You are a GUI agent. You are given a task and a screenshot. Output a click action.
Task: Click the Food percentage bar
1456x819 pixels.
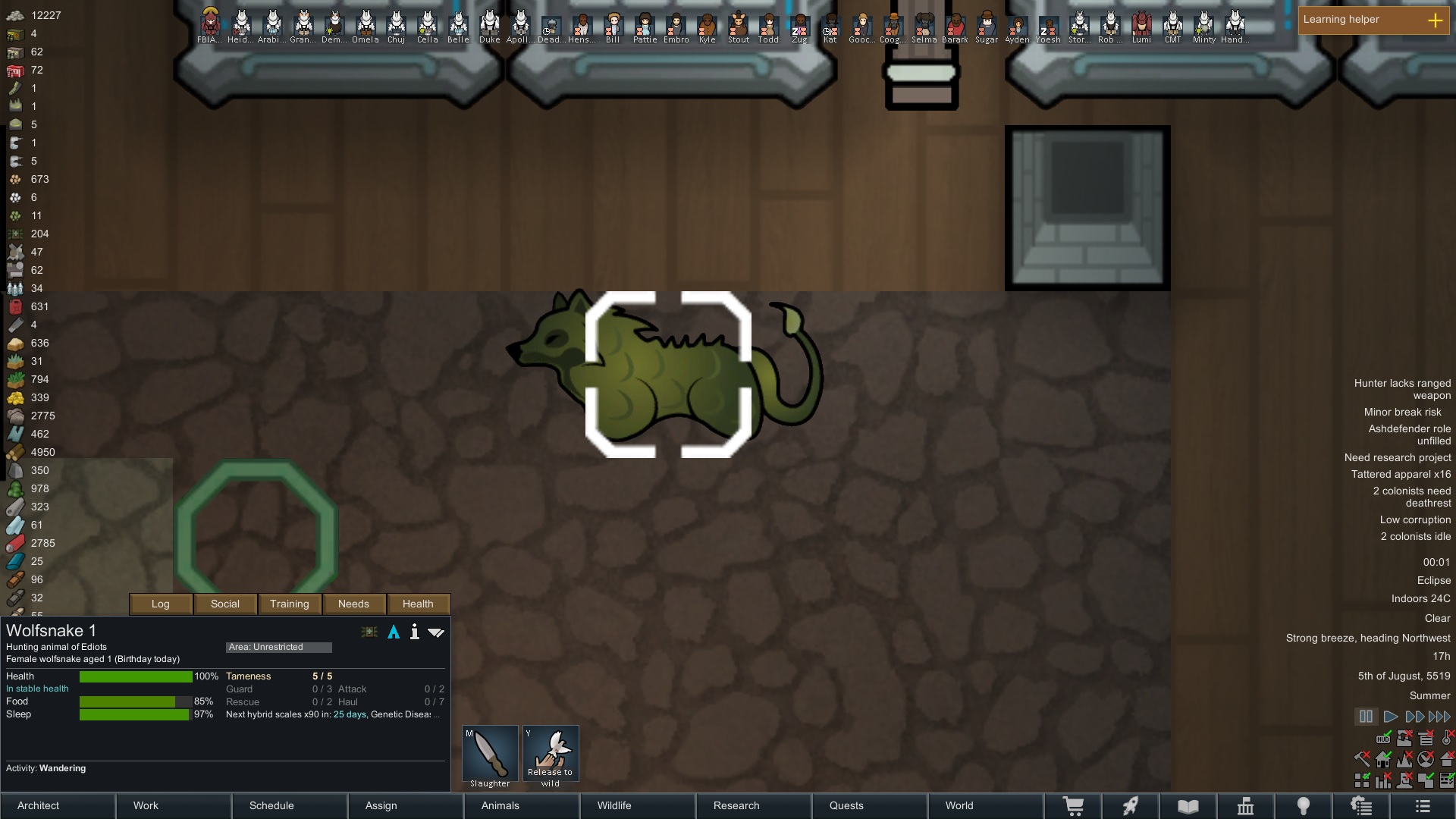point(135,701)
